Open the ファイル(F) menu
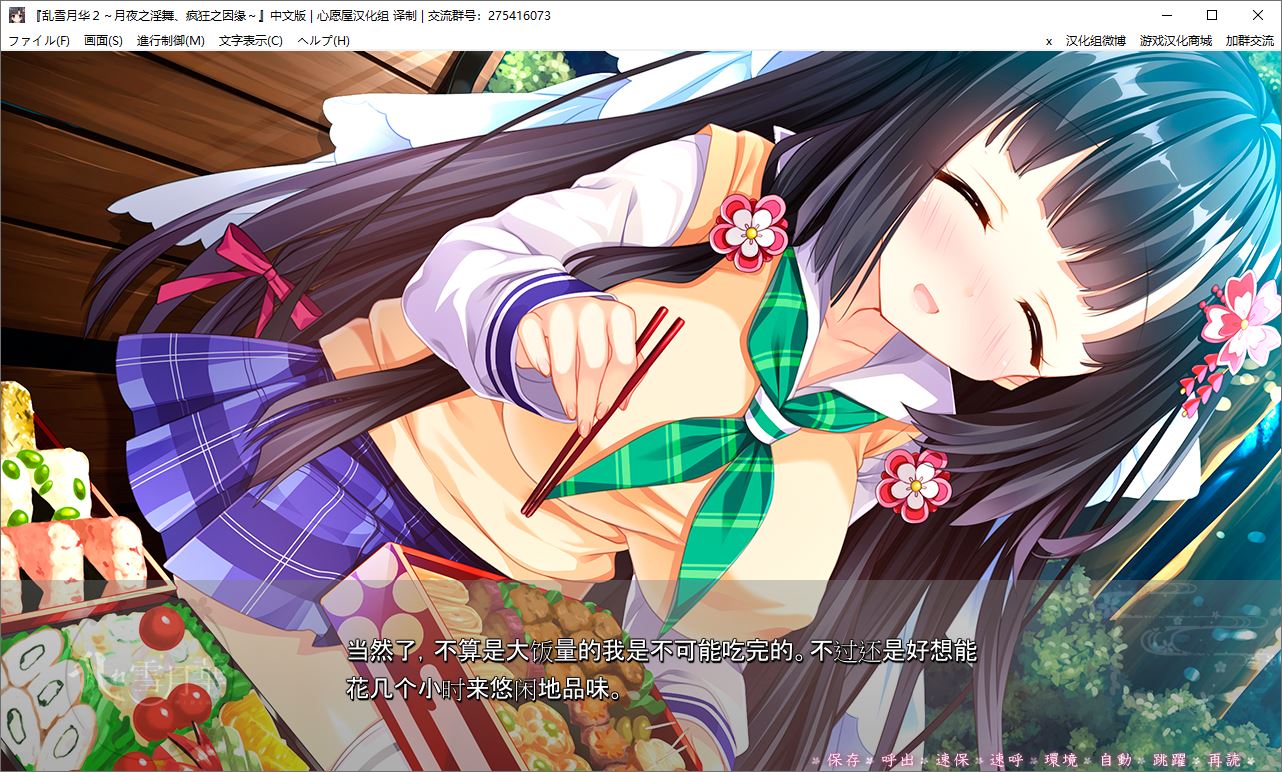 click(x=39, y=41)
